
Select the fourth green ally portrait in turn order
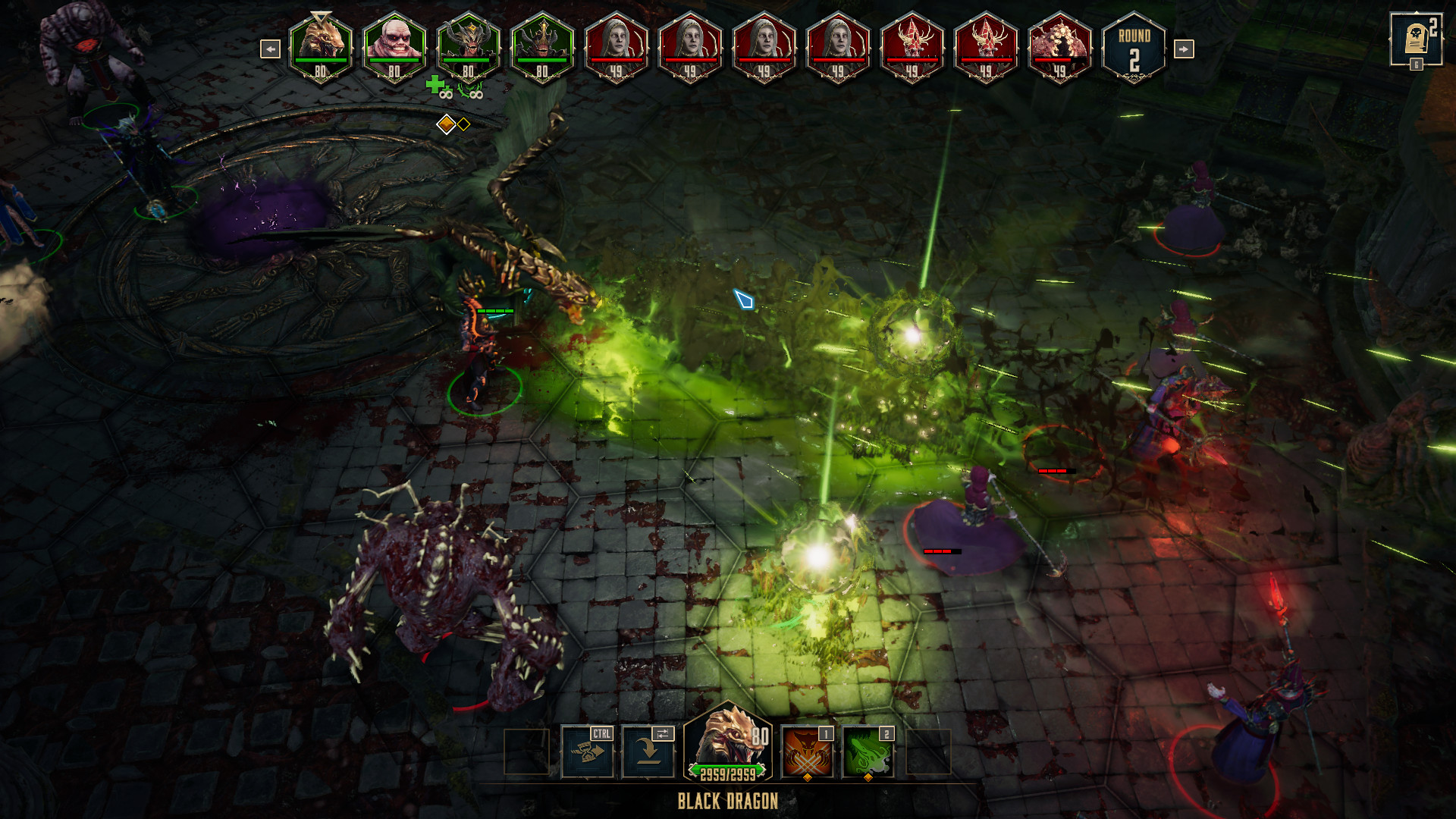pyautogui.click(x=541, y=45)
